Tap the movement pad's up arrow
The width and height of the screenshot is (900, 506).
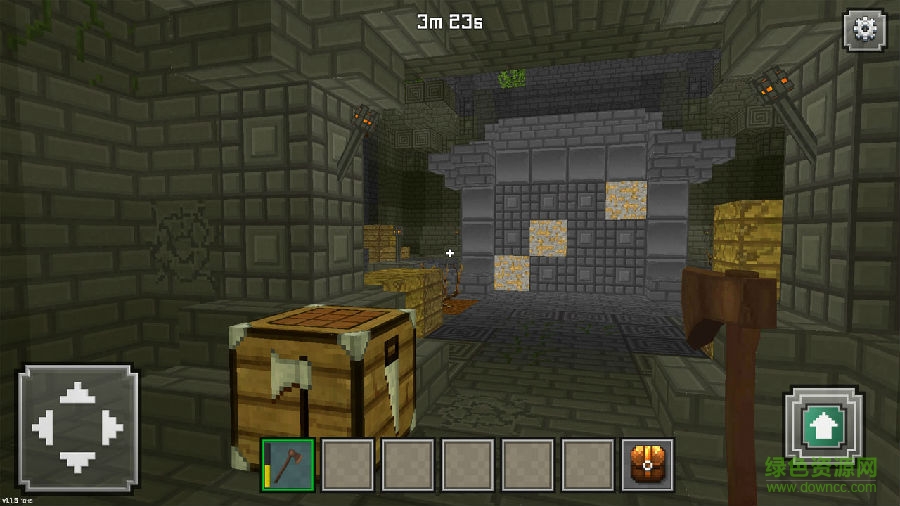77,397
